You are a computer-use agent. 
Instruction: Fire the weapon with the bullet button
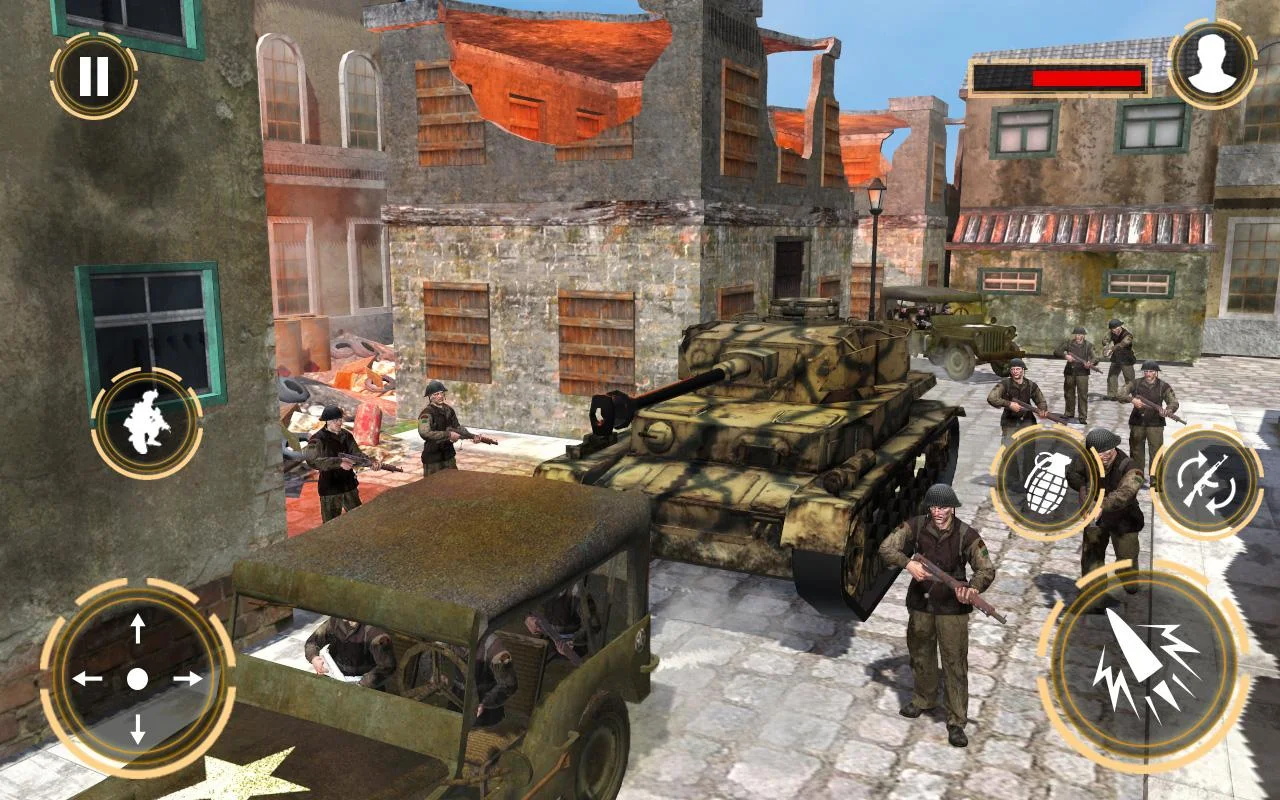[1143, 665]
